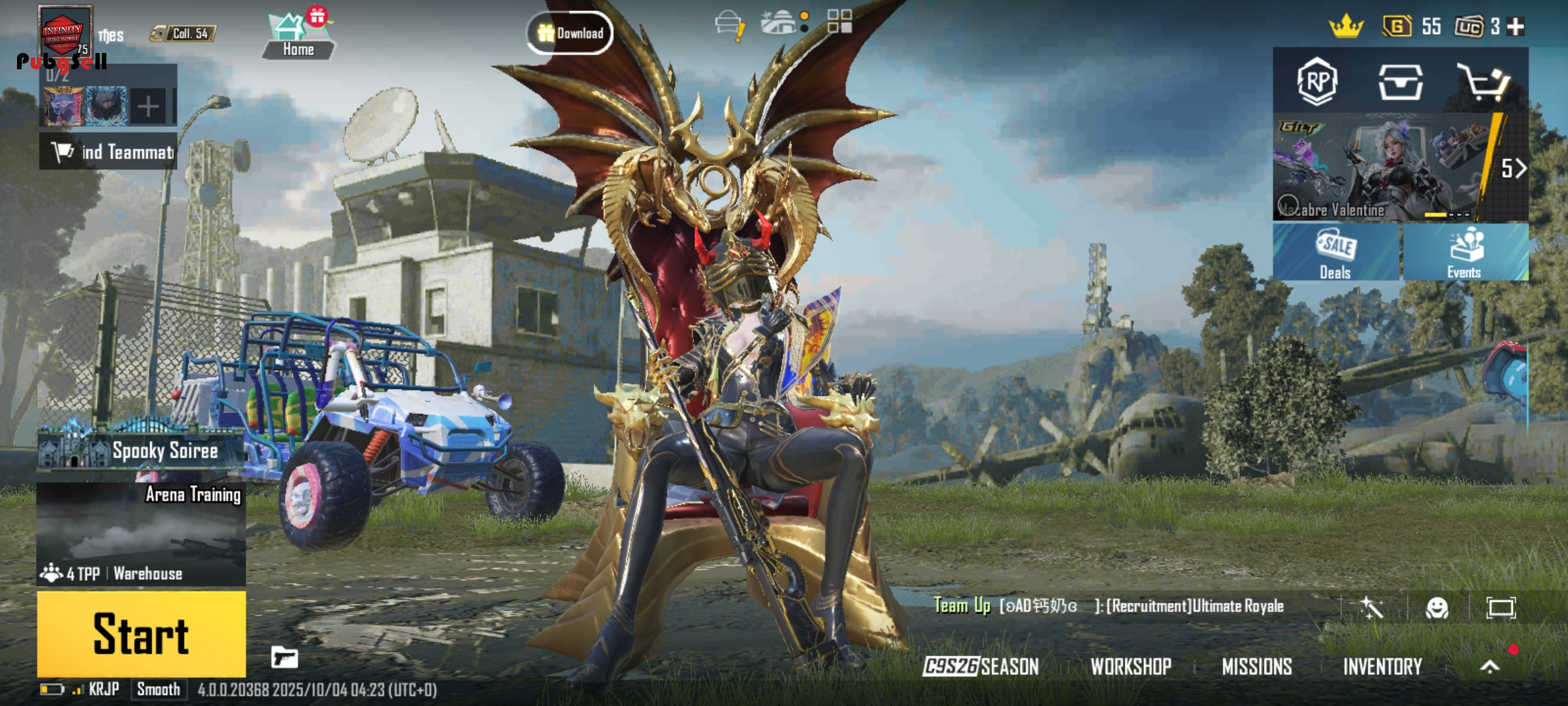This screenshot has width=1568, height=706.
Task: Open Find Teammate panel
Action: click(x=108, y=152)
